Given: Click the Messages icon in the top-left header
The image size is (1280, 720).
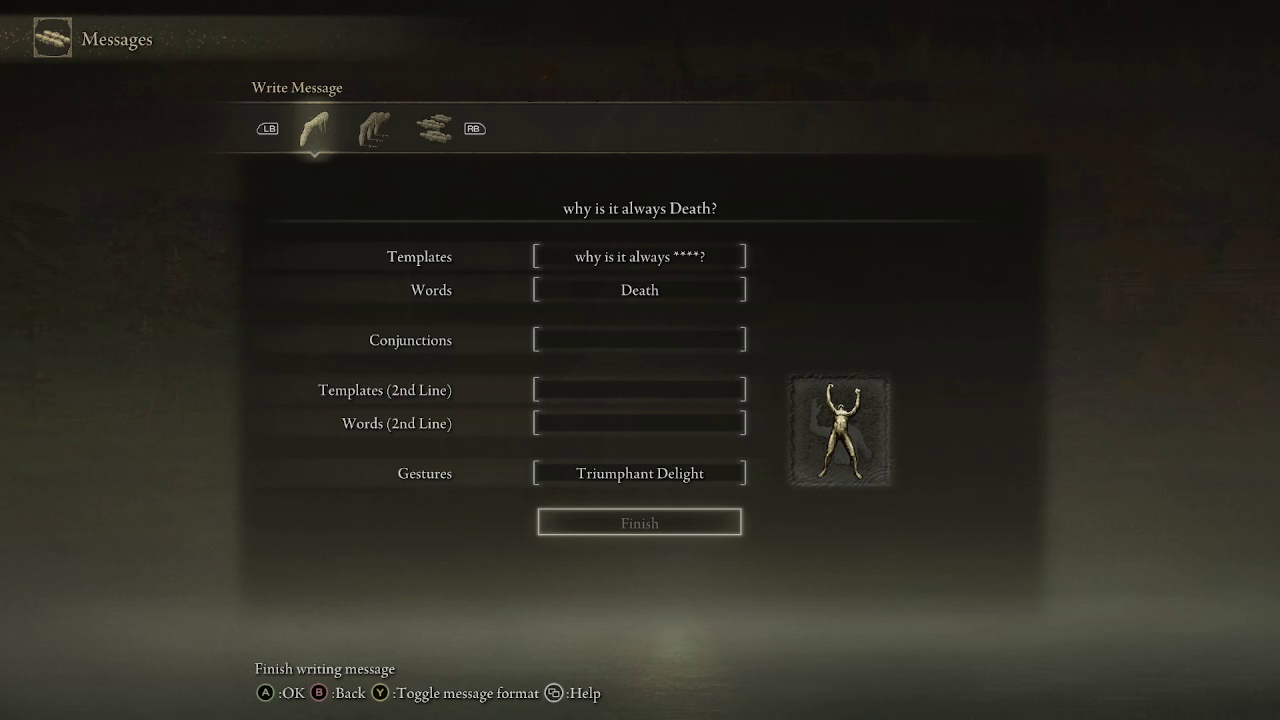Looking at the screenshot, I should 52,38.
